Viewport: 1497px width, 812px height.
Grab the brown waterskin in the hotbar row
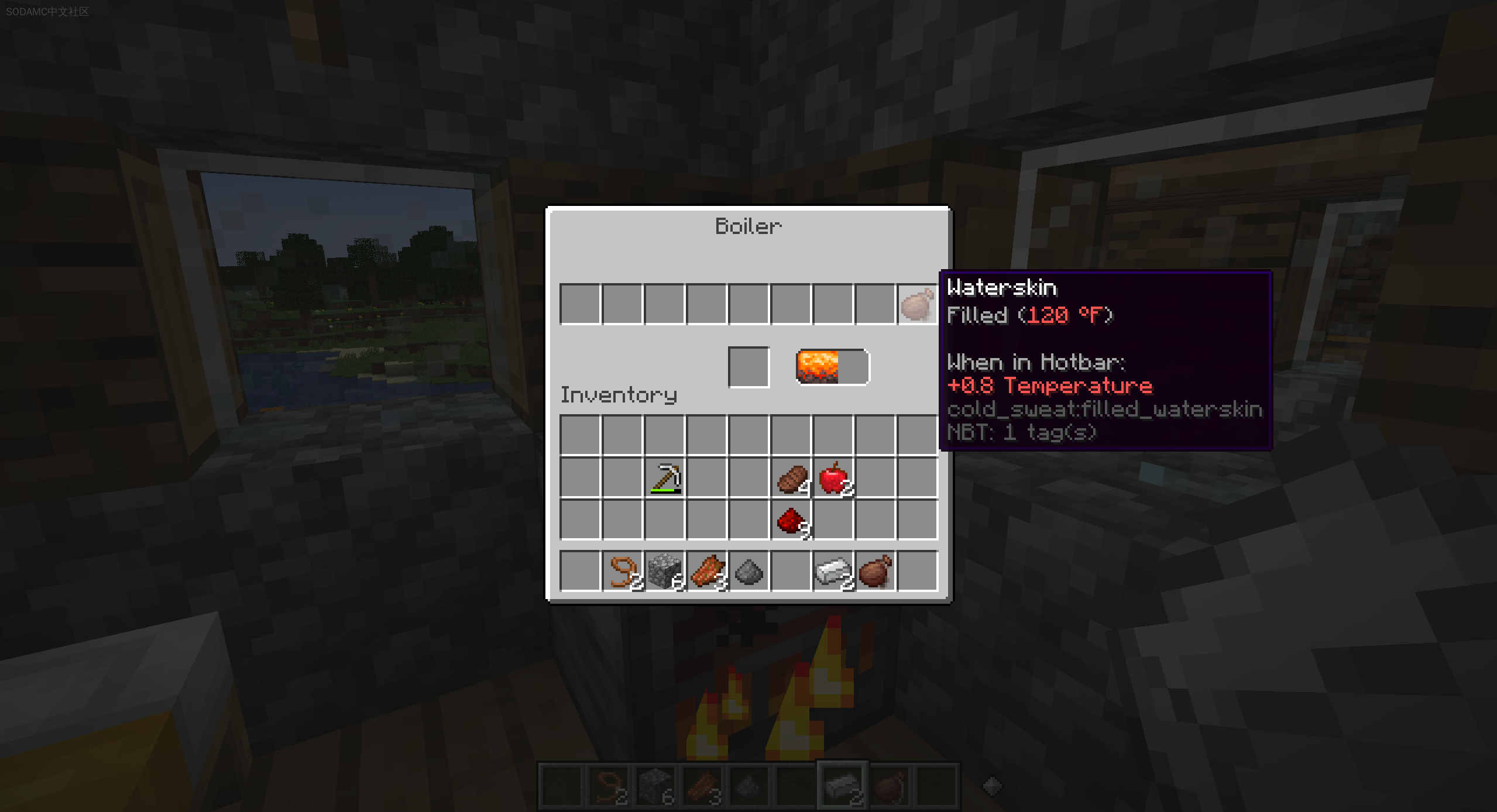coord(875,571)
